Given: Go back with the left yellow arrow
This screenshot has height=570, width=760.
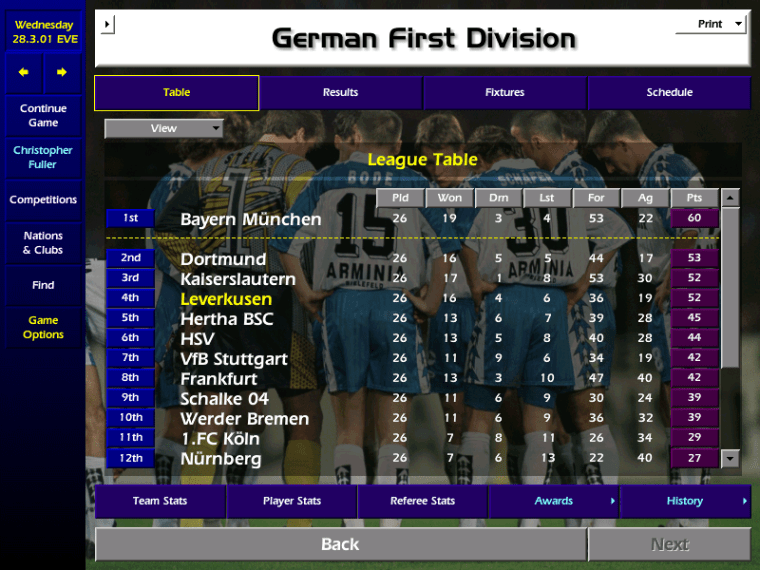Looking at the screenshot, I should (24, 73).
